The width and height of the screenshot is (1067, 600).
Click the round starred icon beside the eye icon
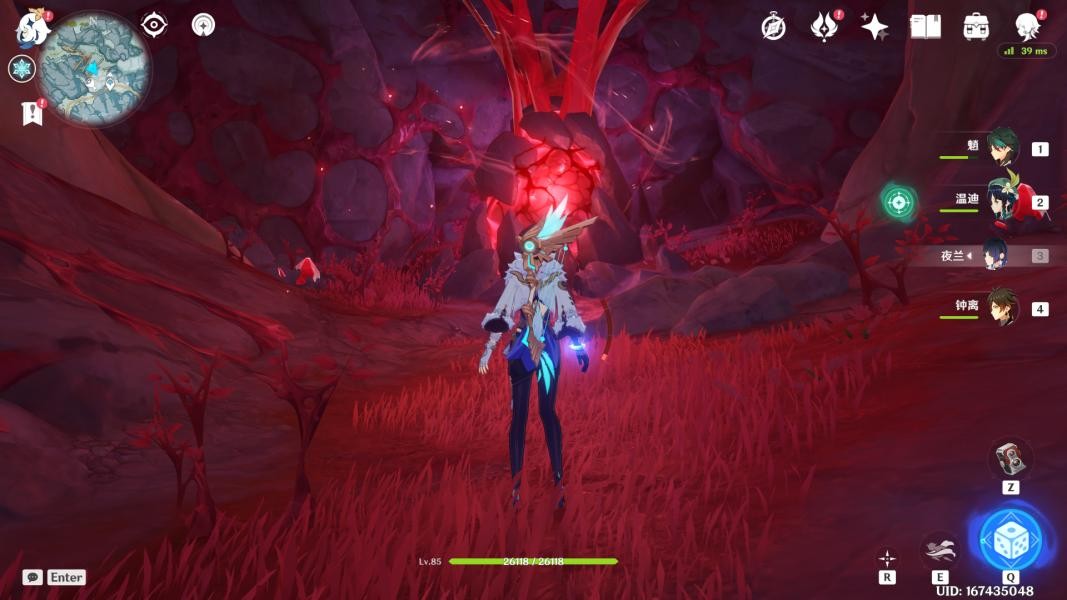[x=203, y=25]
